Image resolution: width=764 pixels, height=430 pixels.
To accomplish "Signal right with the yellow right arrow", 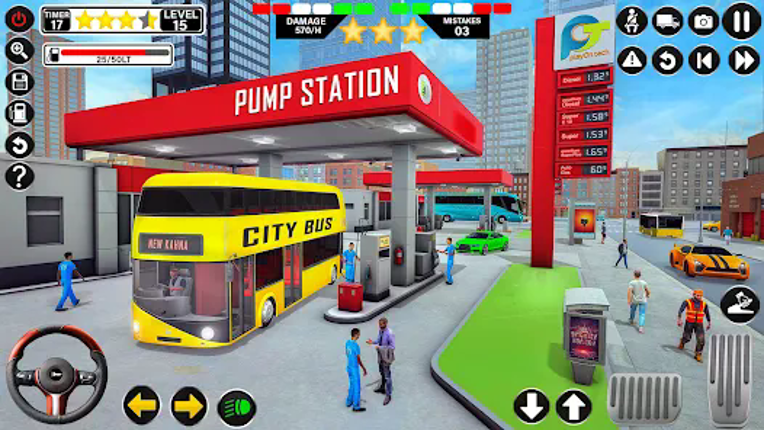I will [x=189, y=405].
